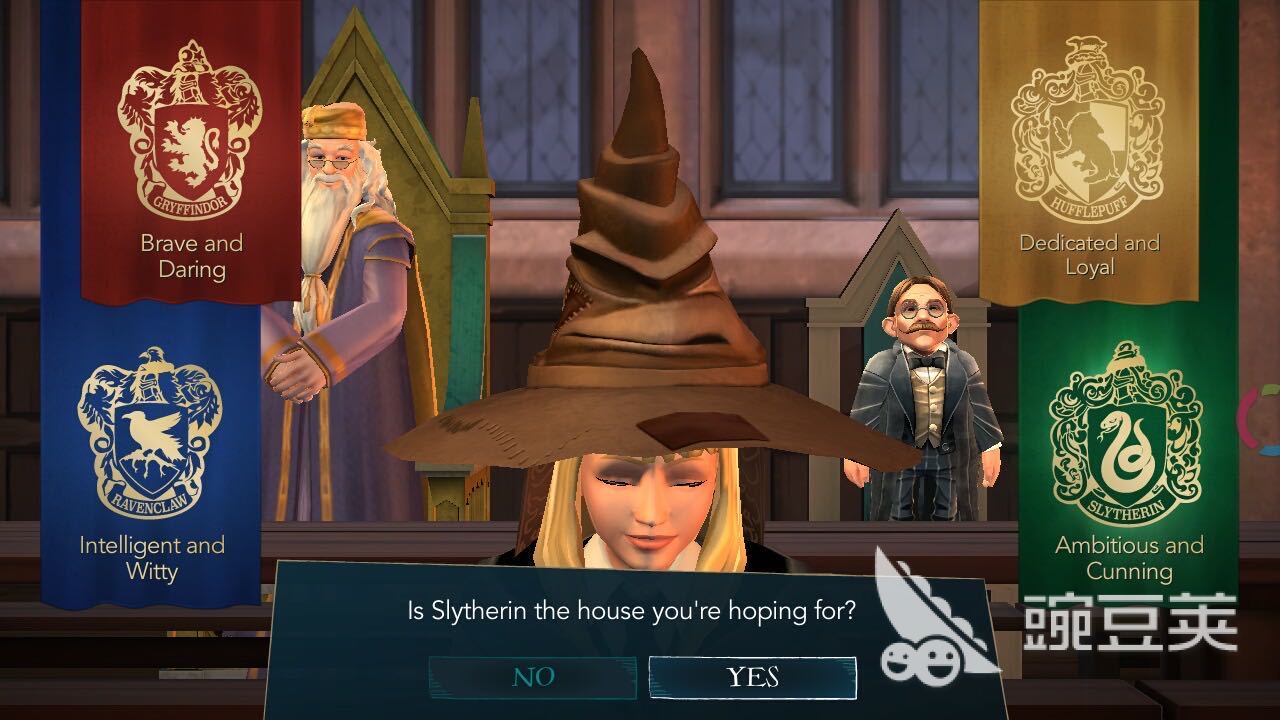Decline Slytherin with the NO button
Viewport: 1280px width, 720px height.
[x=533, y=677]
